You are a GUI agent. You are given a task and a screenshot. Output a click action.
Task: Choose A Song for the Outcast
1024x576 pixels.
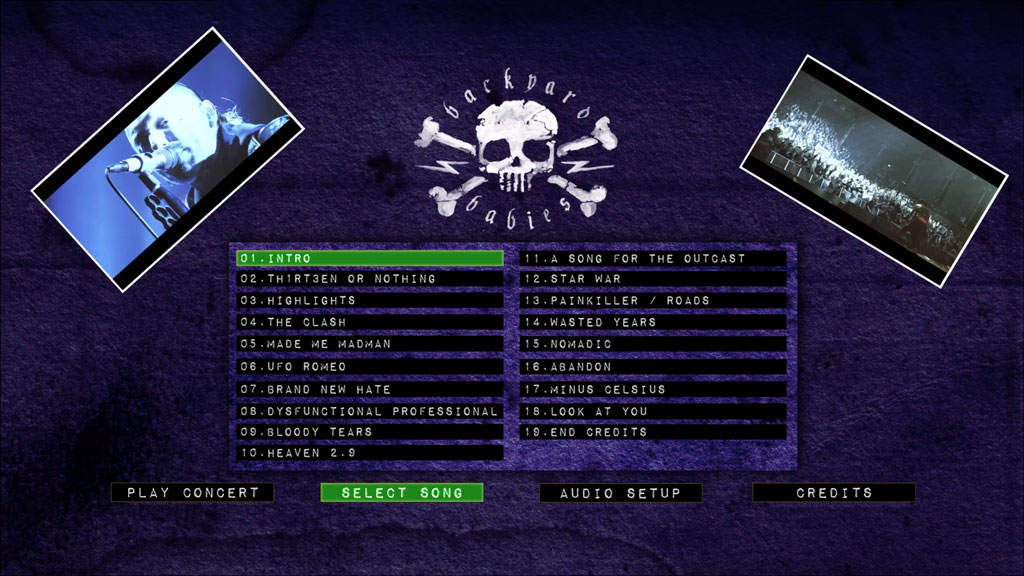(653, 258)
